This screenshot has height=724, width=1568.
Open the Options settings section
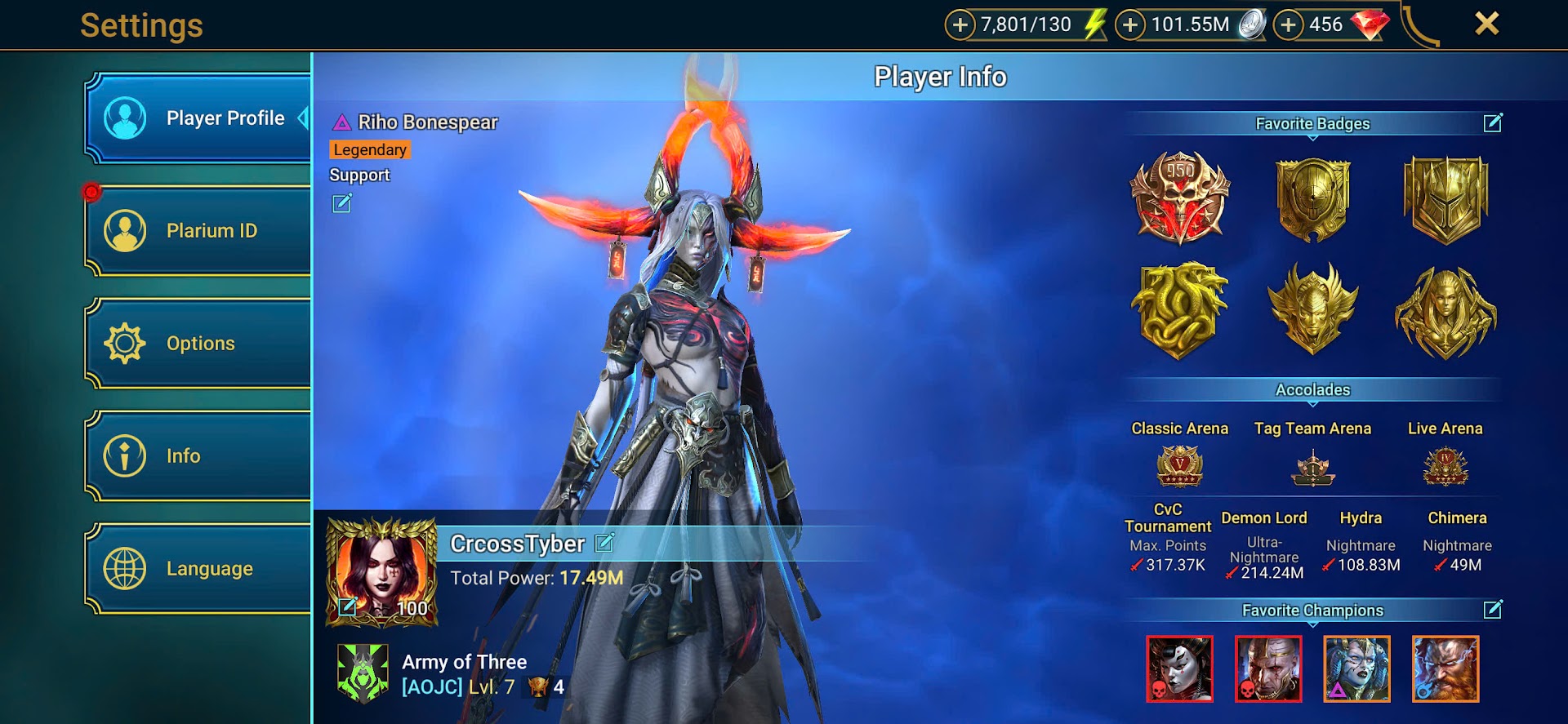[x=198, y=344]
